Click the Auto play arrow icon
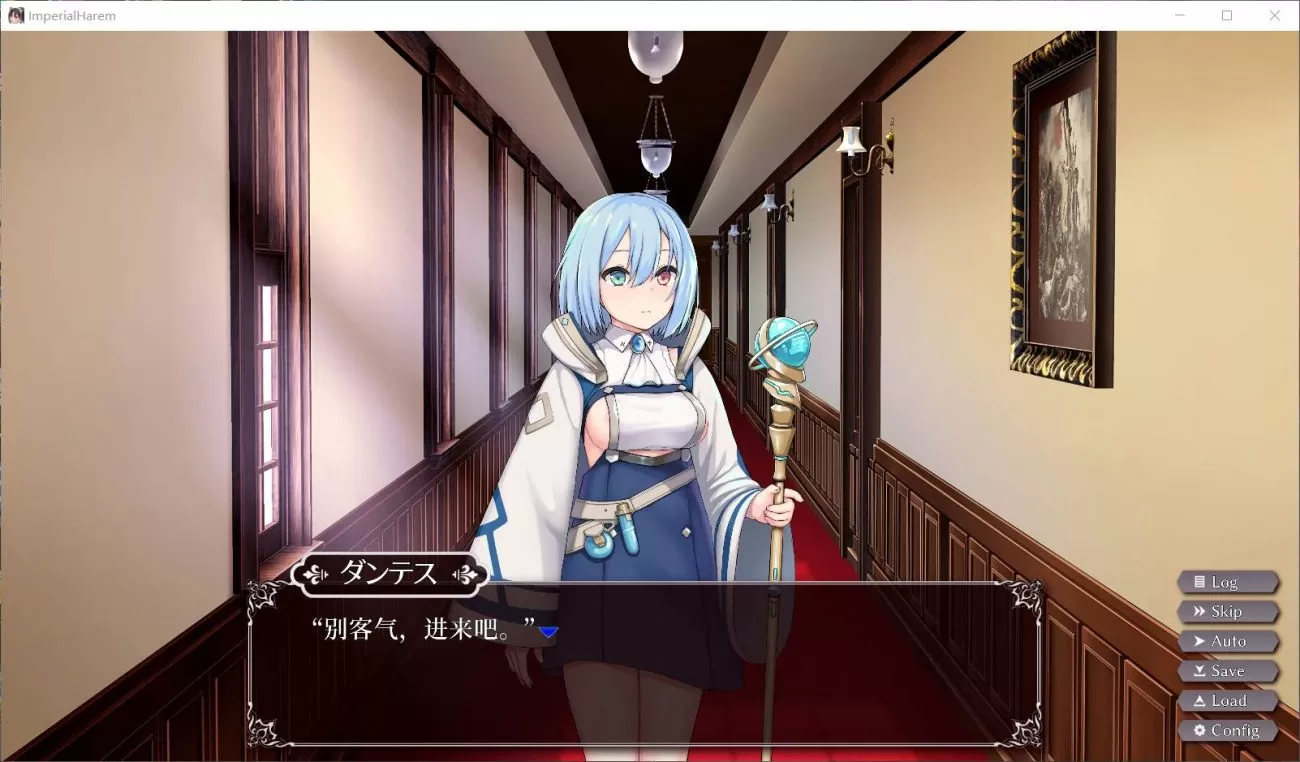Viewport: 1300px width, 762px height. pyautogui.click(x=1199, y=641)
